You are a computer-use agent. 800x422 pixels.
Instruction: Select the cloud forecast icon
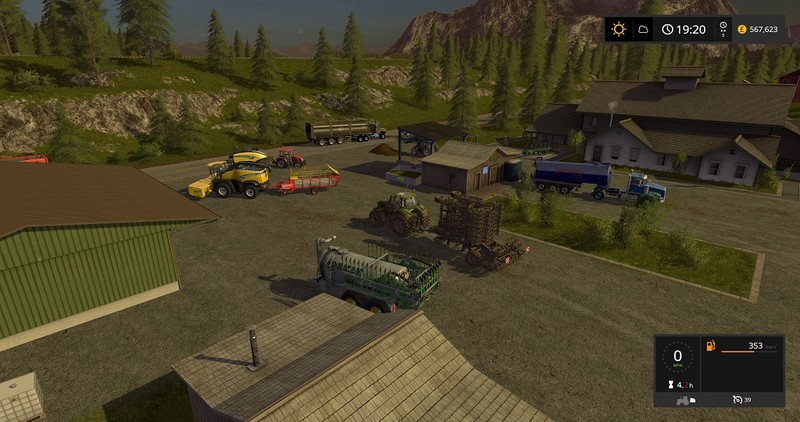tap(644, 29)
